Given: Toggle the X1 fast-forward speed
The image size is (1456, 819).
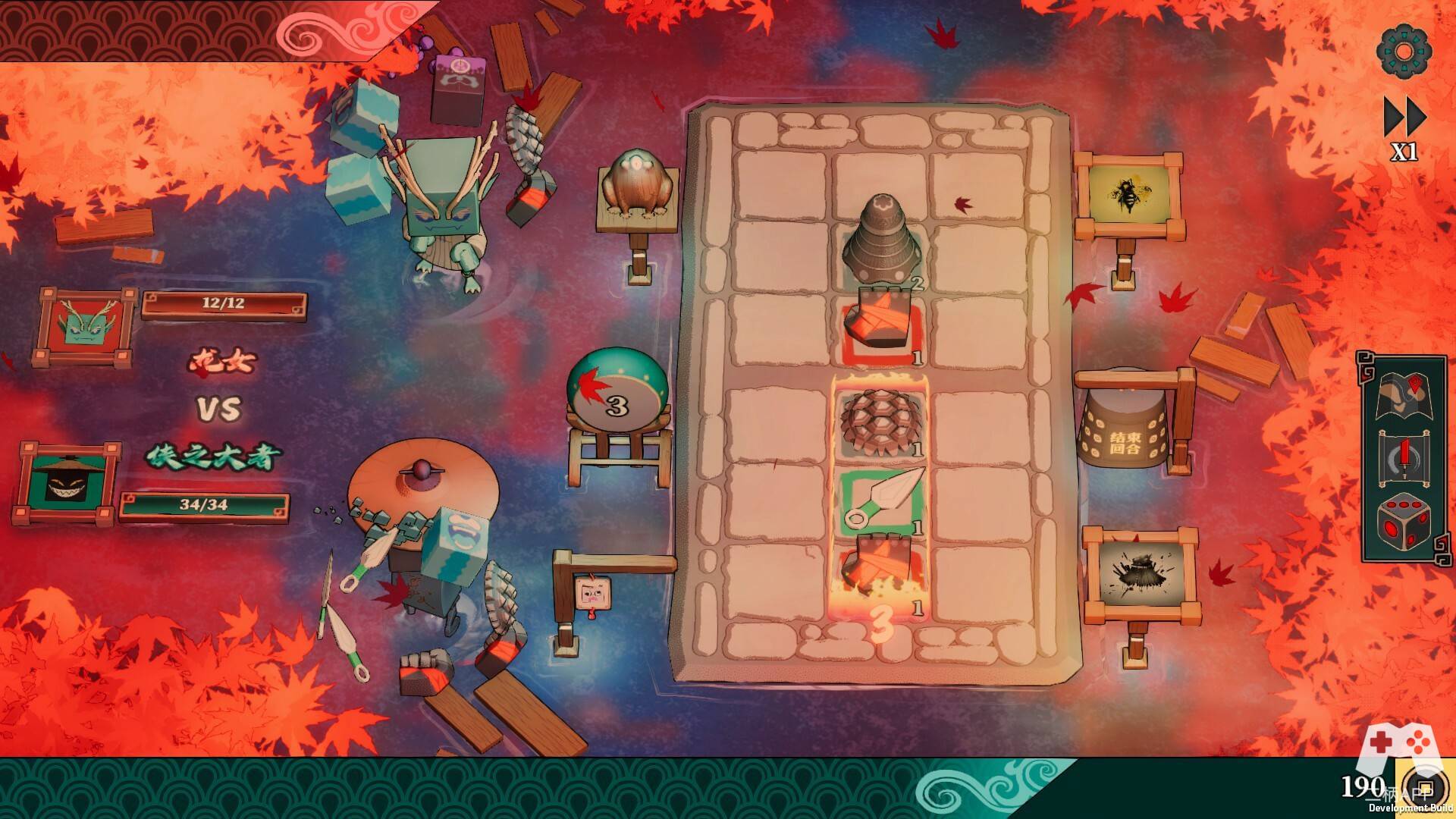Looking at the screenshot, I should pyautogui.click(x=1404, y=129).
